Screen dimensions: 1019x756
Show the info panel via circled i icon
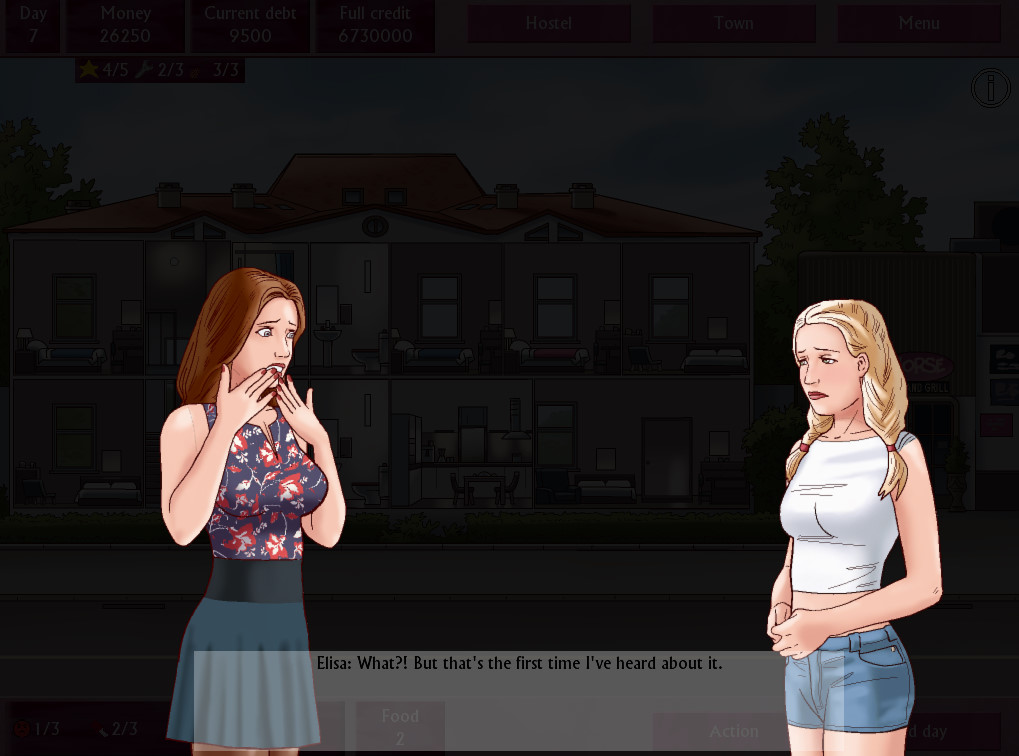(990, 89)
